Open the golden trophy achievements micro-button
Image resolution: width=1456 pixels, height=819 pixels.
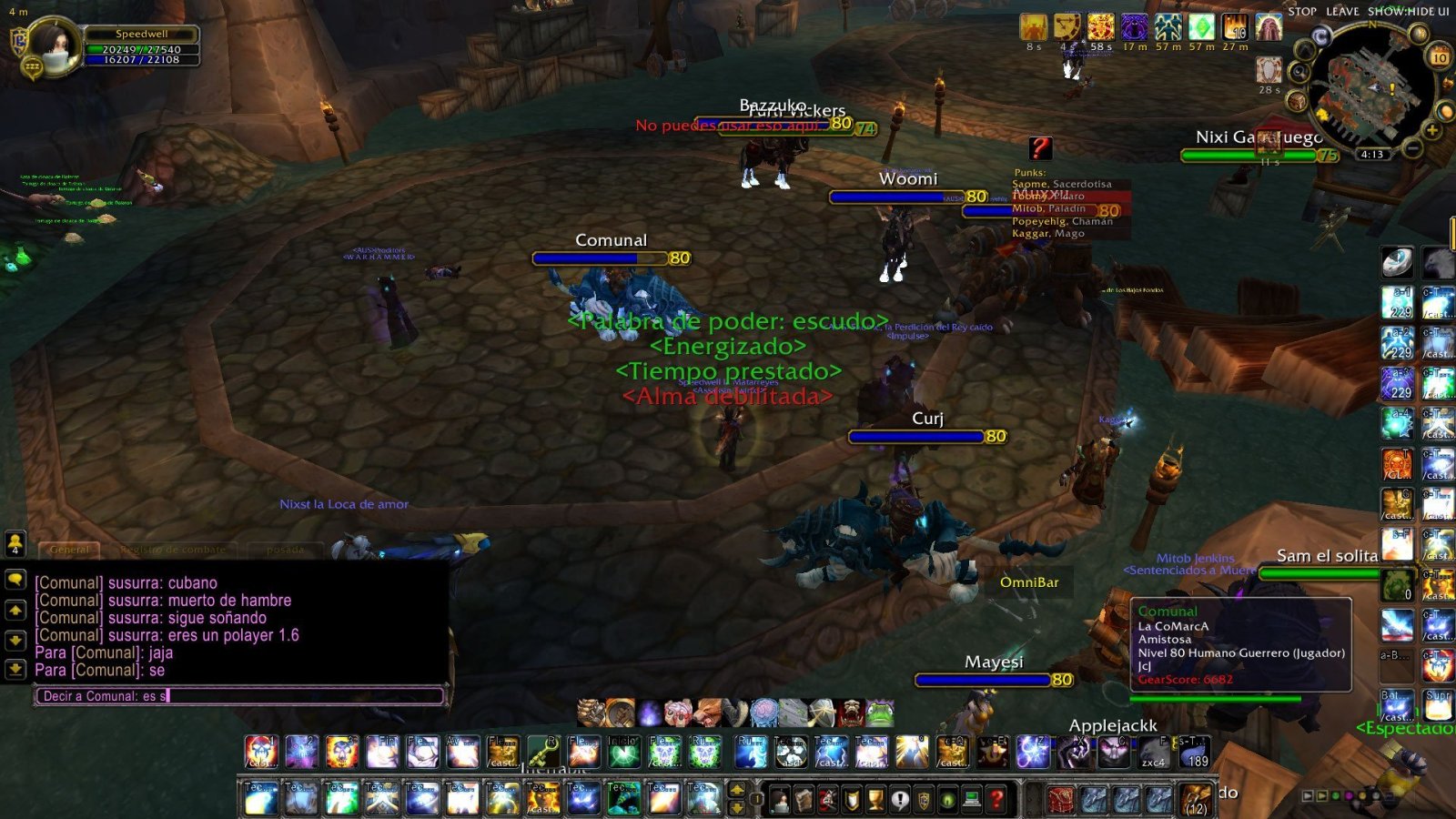pos(875,800)
